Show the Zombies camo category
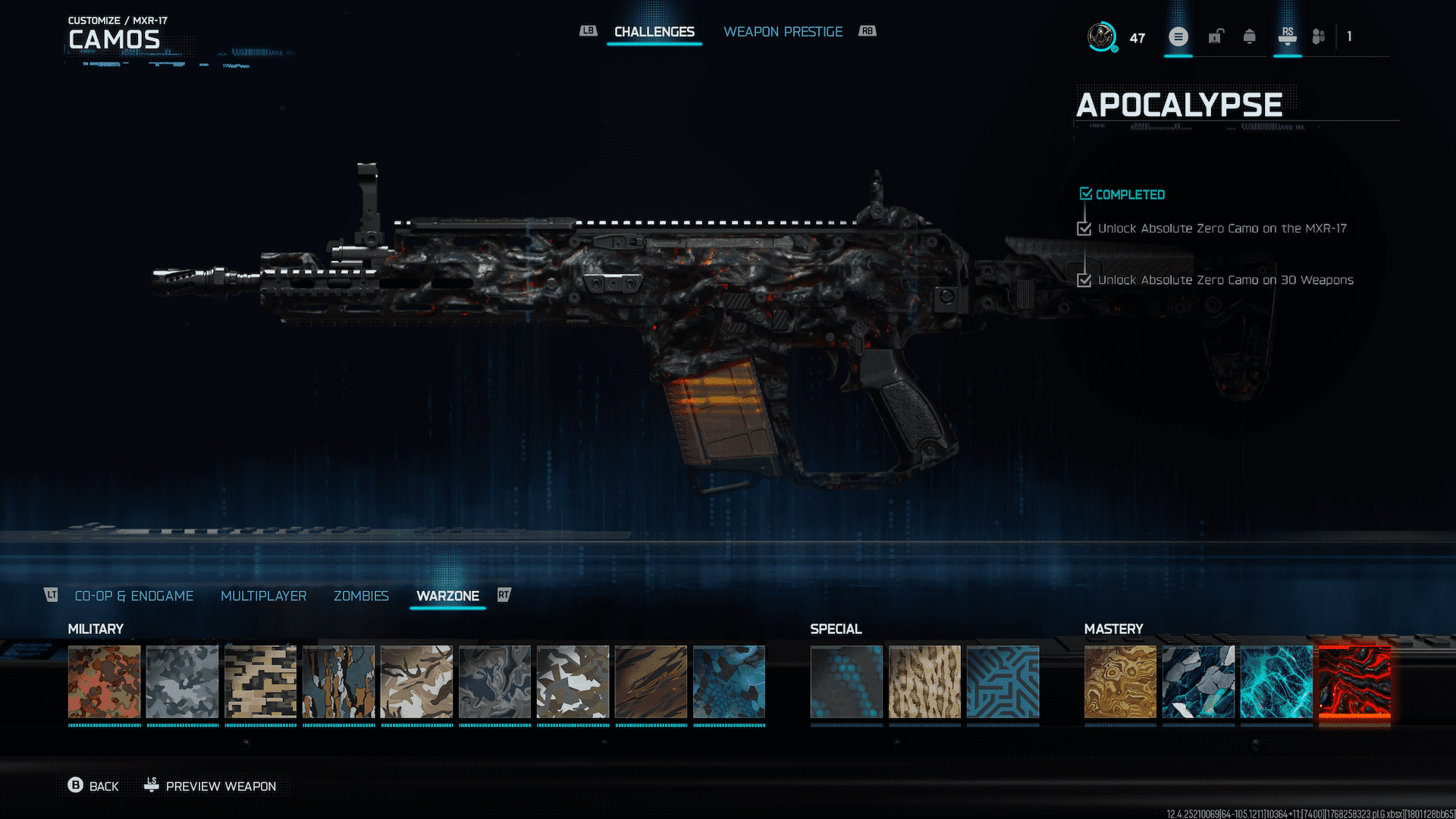This screenshot has height=819, width=1456. [x=361, y=596]
